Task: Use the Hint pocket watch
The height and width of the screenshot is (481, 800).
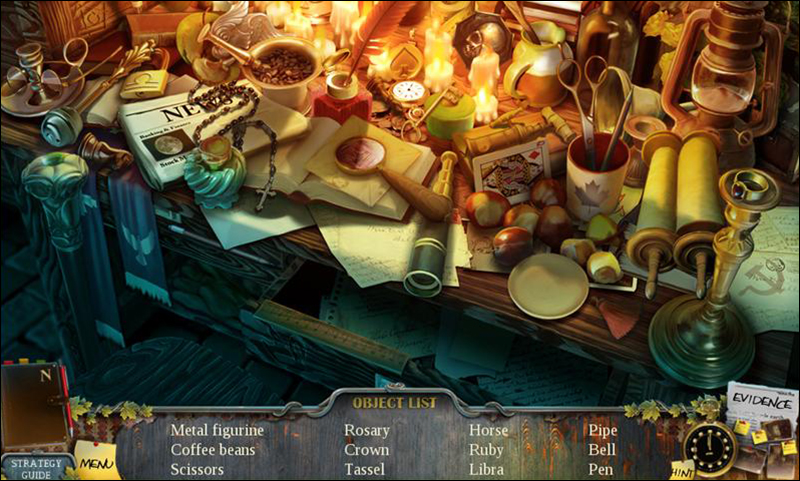Action: 711,449
